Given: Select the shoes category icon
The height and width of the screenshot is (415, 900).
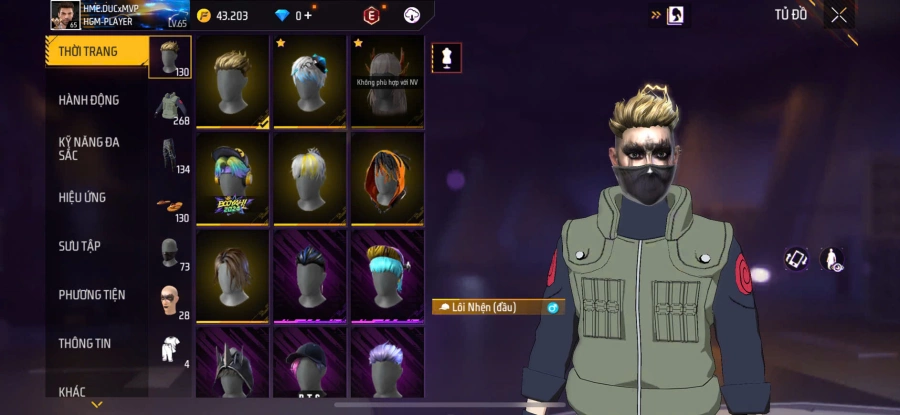Looking at the screenshot, I should point(170,203).
